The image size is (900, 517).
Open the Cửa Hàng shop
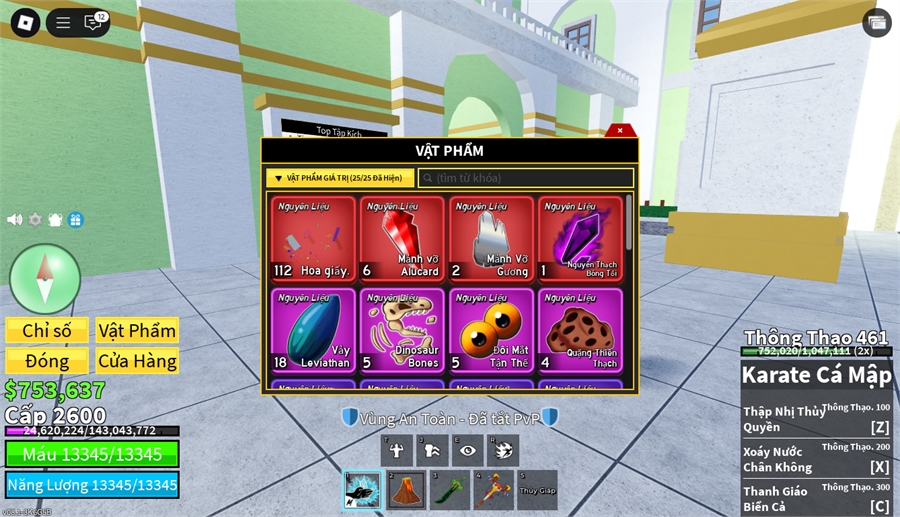137,361
